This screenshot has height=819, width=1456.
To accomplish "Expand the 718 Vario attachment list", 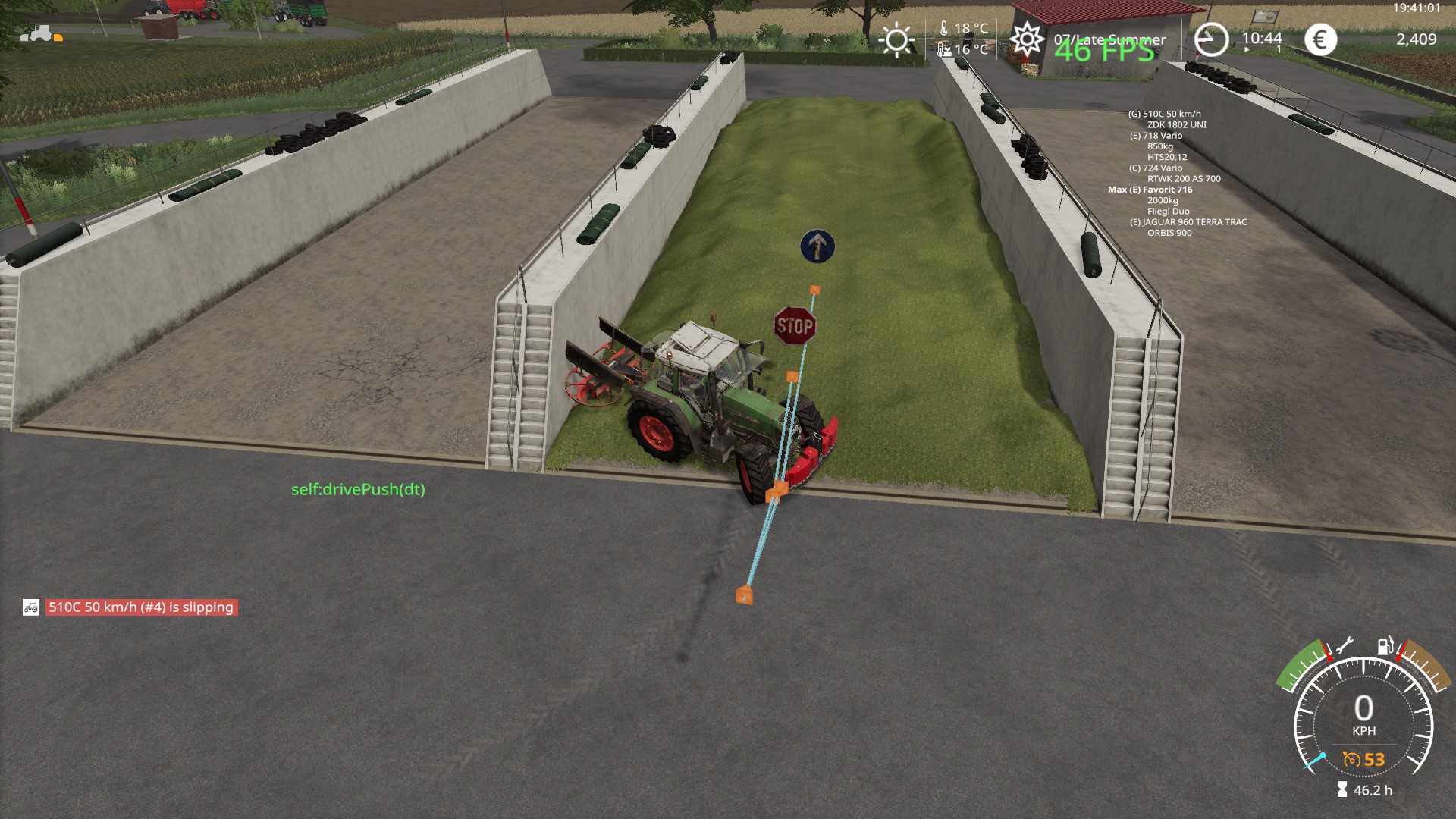I will tap(1156, 137).
